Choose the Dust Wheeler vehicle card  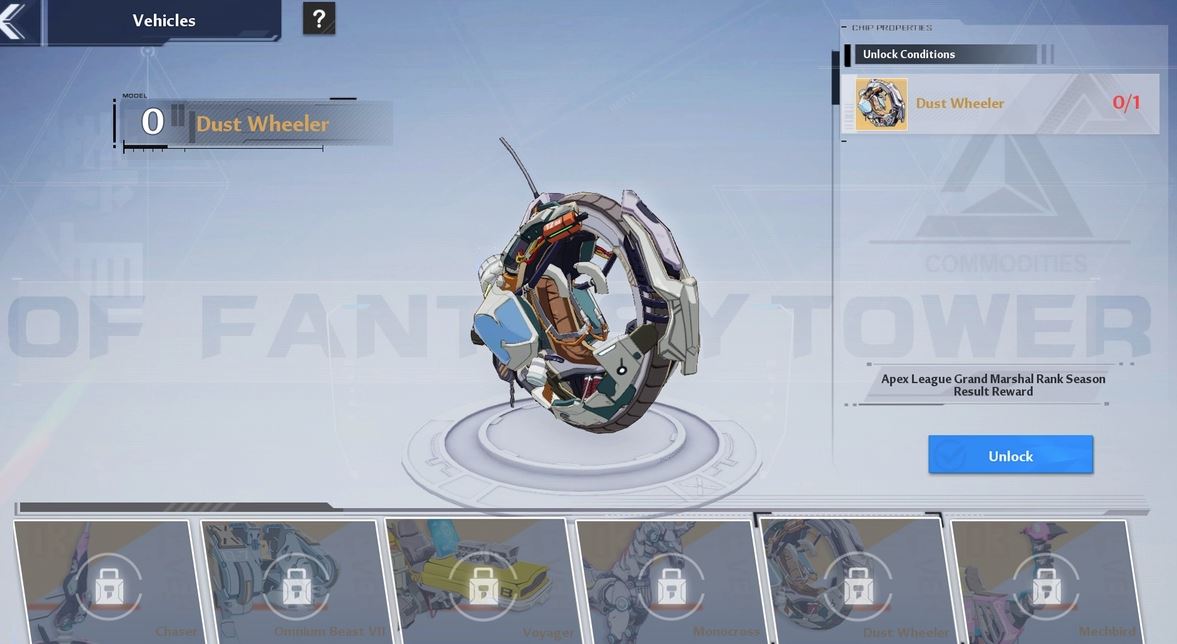[856, 582]
